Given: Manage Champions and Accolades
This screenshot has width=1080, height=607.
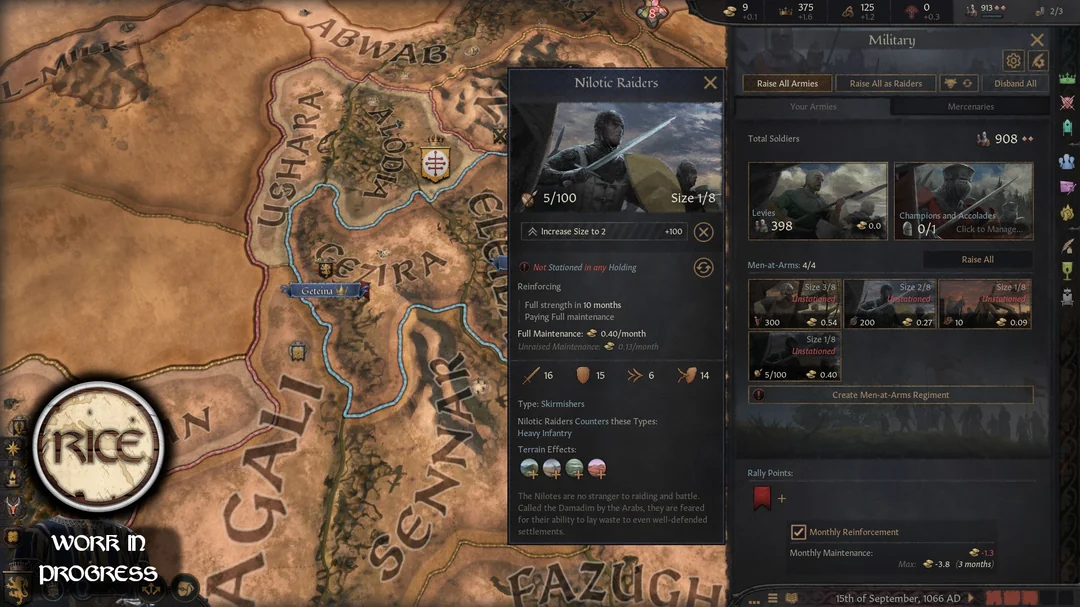Looking at the screenshot, I should click(x=963, y=201).
